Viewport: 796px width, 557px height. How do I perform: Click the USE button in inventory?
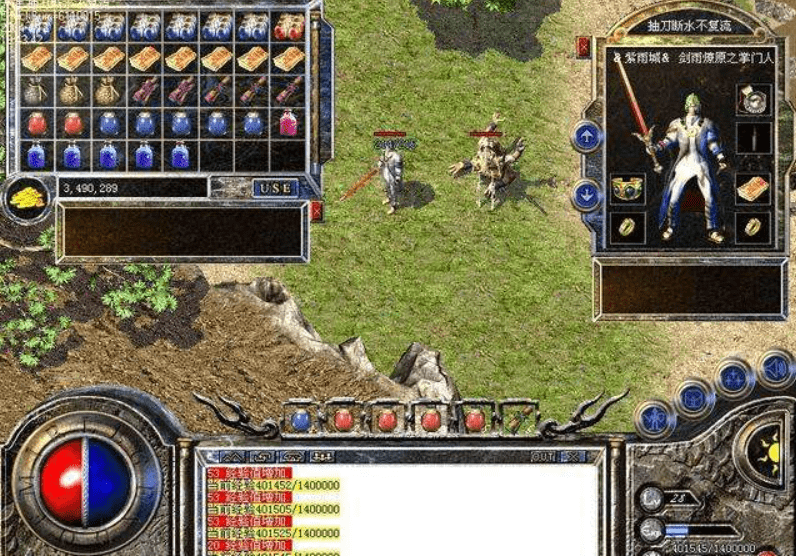(276, 188)
